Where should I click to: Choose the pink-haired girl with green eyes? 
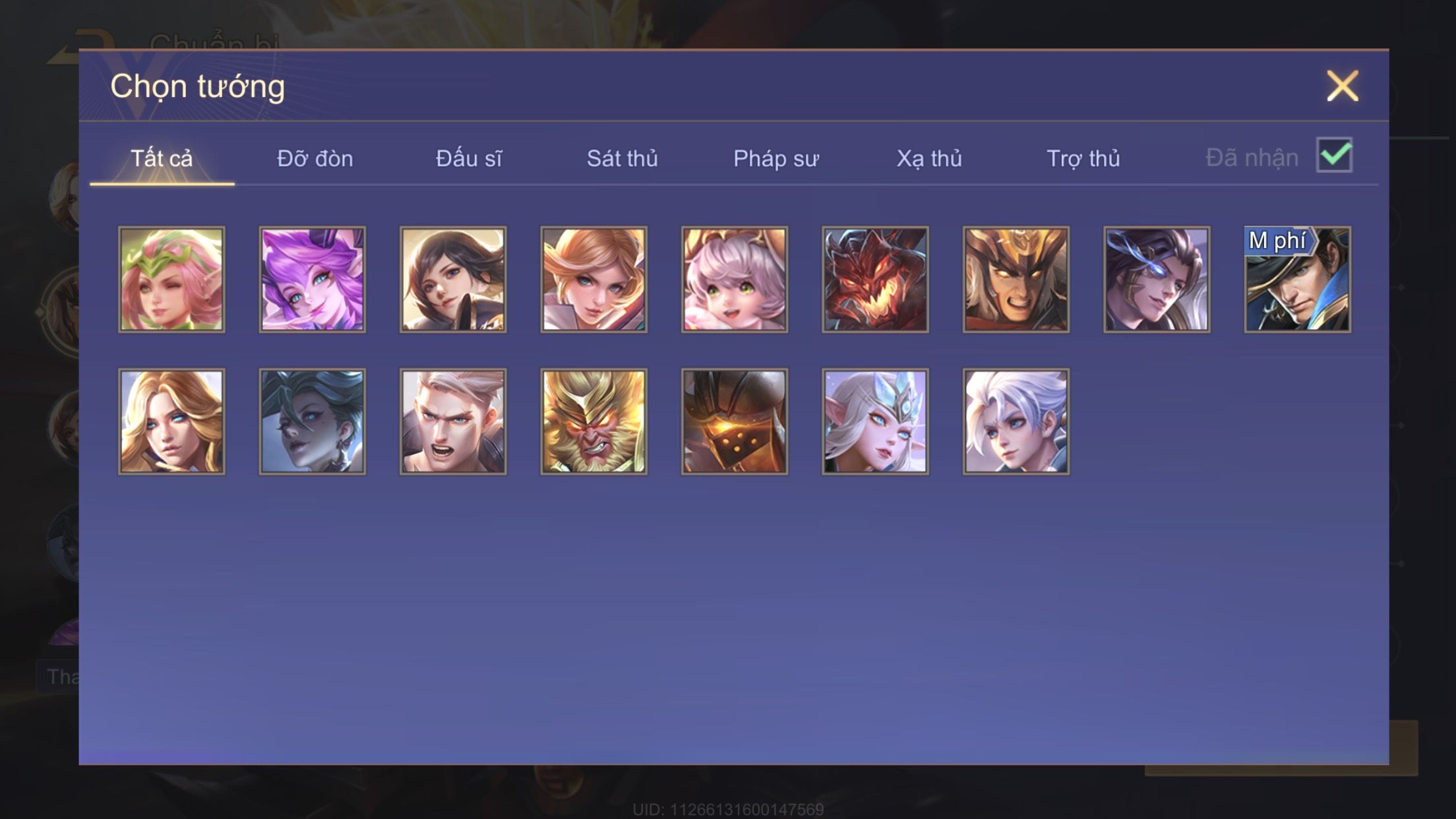(734, 280)
